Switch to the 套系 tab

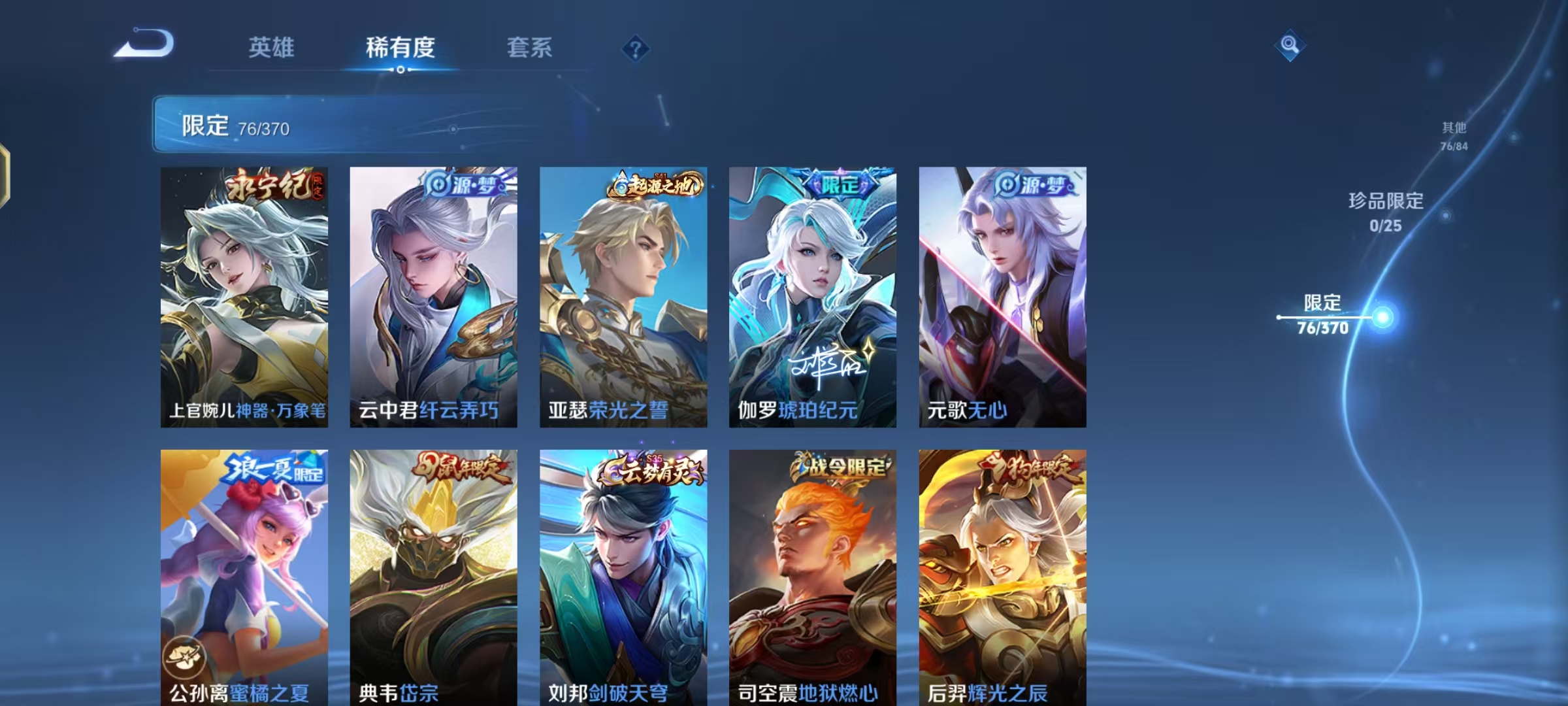531,48
